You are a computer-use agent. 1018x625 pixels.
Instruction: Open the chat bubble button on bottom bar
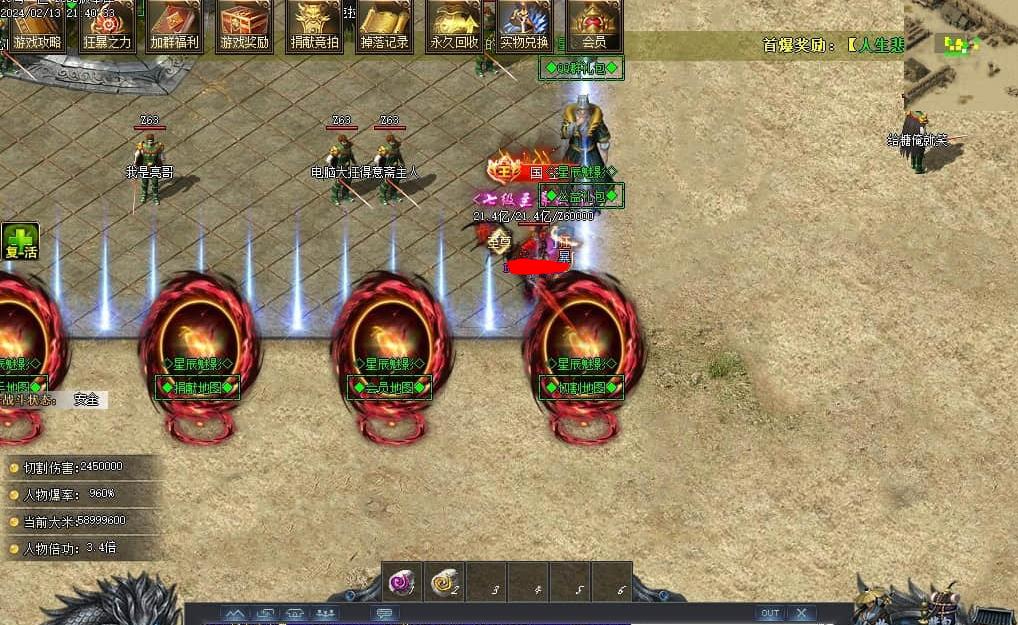(x=383, y=613)
